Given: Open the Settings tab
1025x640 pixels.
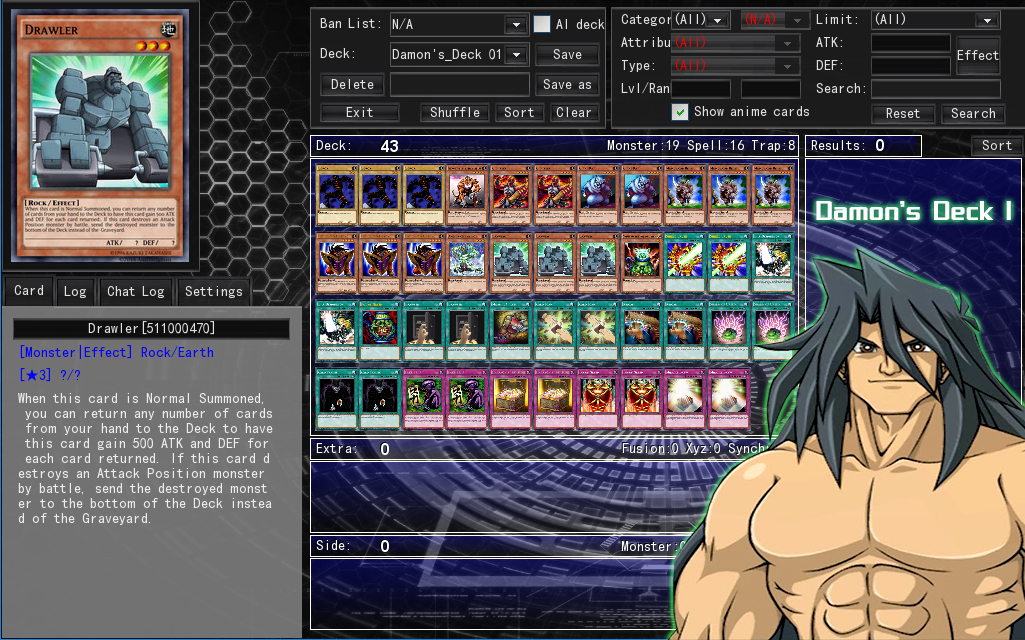Looking at the screenshot, I should 213,291.
